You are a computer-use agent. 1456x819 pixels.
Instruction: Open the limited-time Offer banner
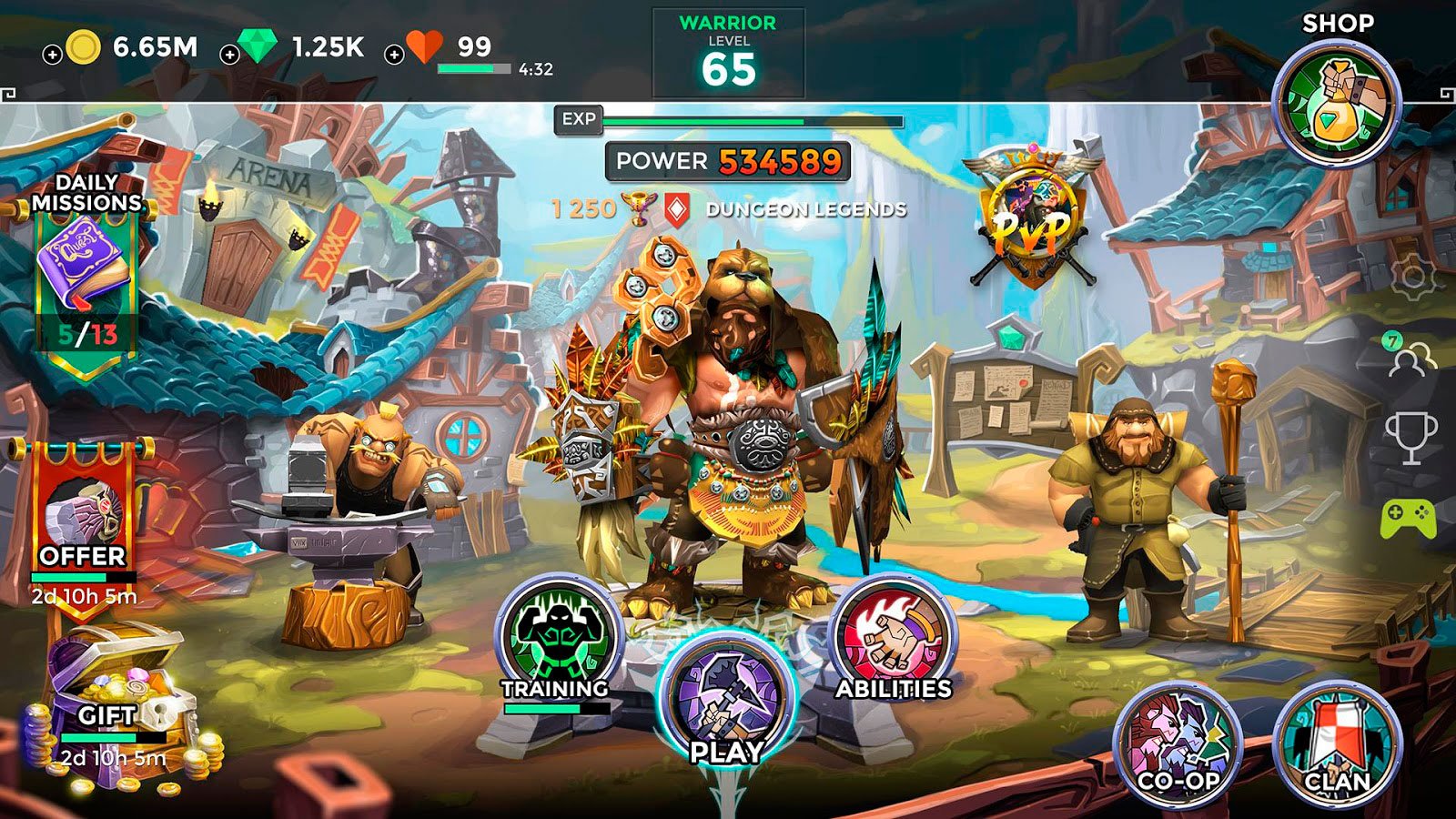(83, 519)
